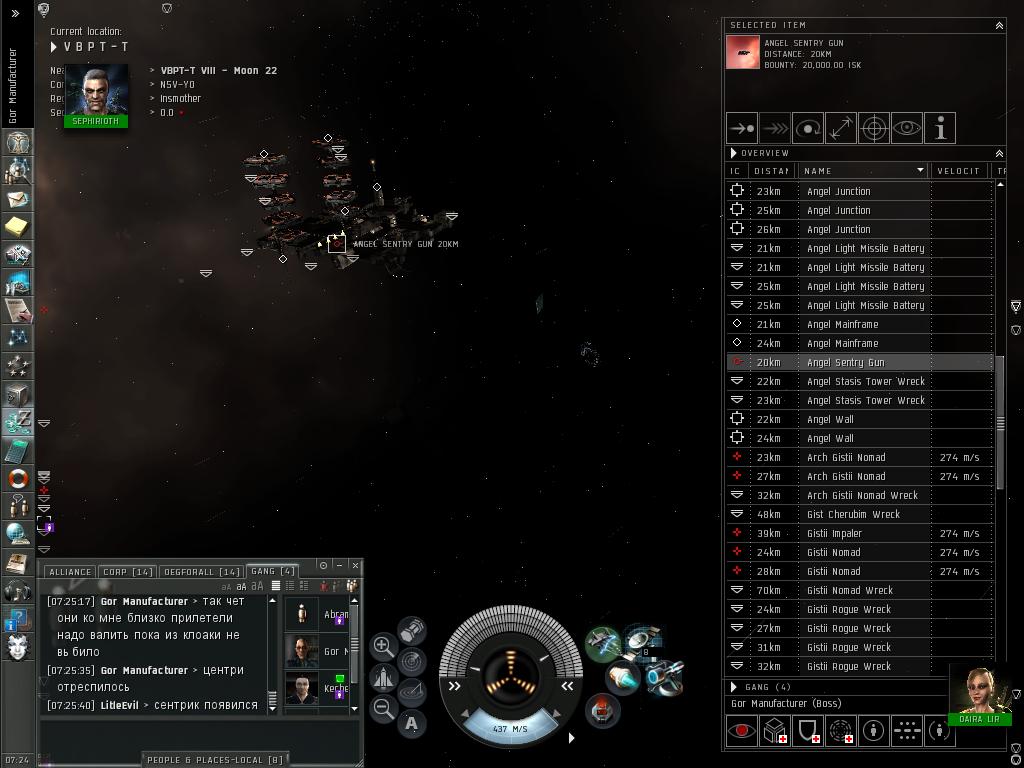Open the People & Places-Local tab
This screenshot has width=1024, height=768.
(216, 760)
